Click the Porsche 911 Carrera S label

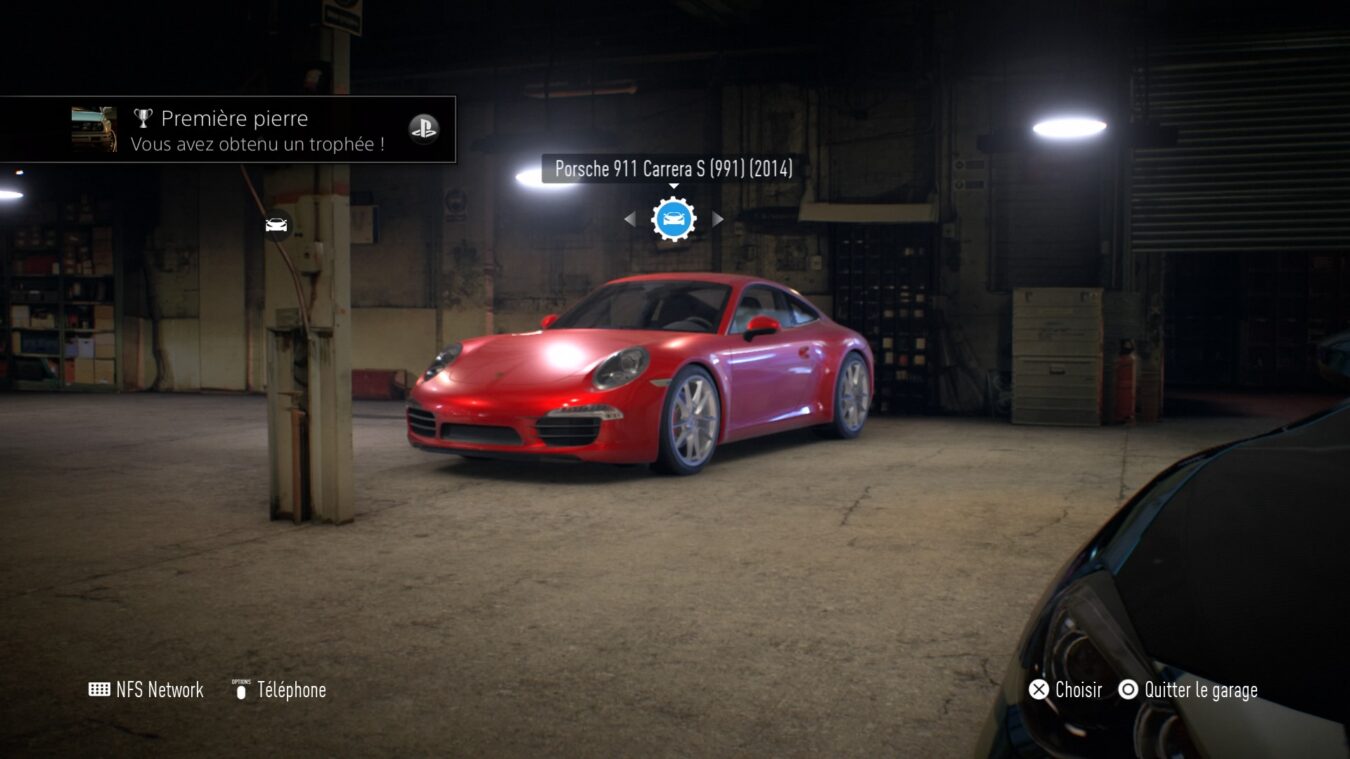673,169
